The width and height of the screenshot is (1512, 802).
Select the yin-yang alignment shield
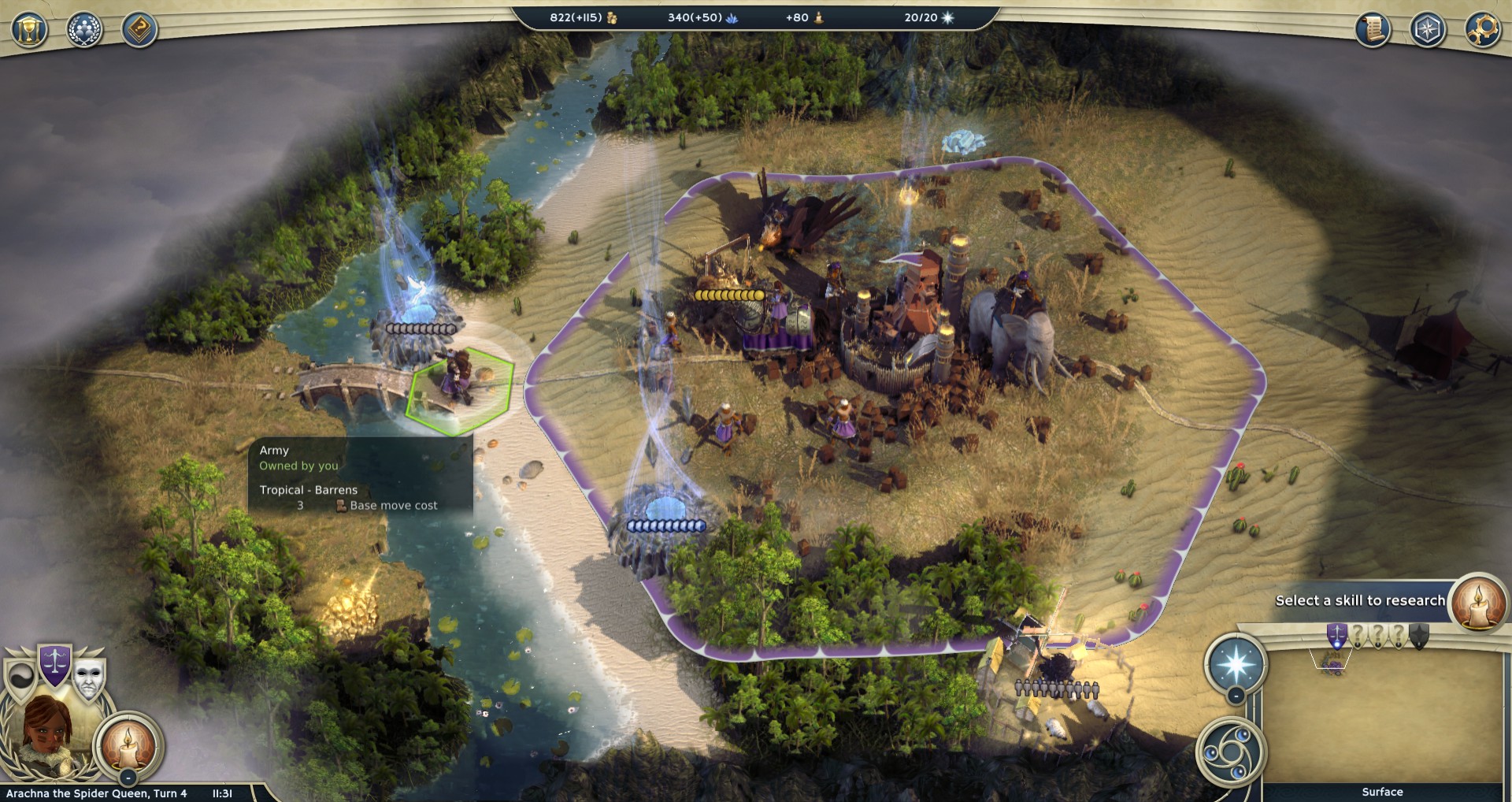tap(21, 677)
